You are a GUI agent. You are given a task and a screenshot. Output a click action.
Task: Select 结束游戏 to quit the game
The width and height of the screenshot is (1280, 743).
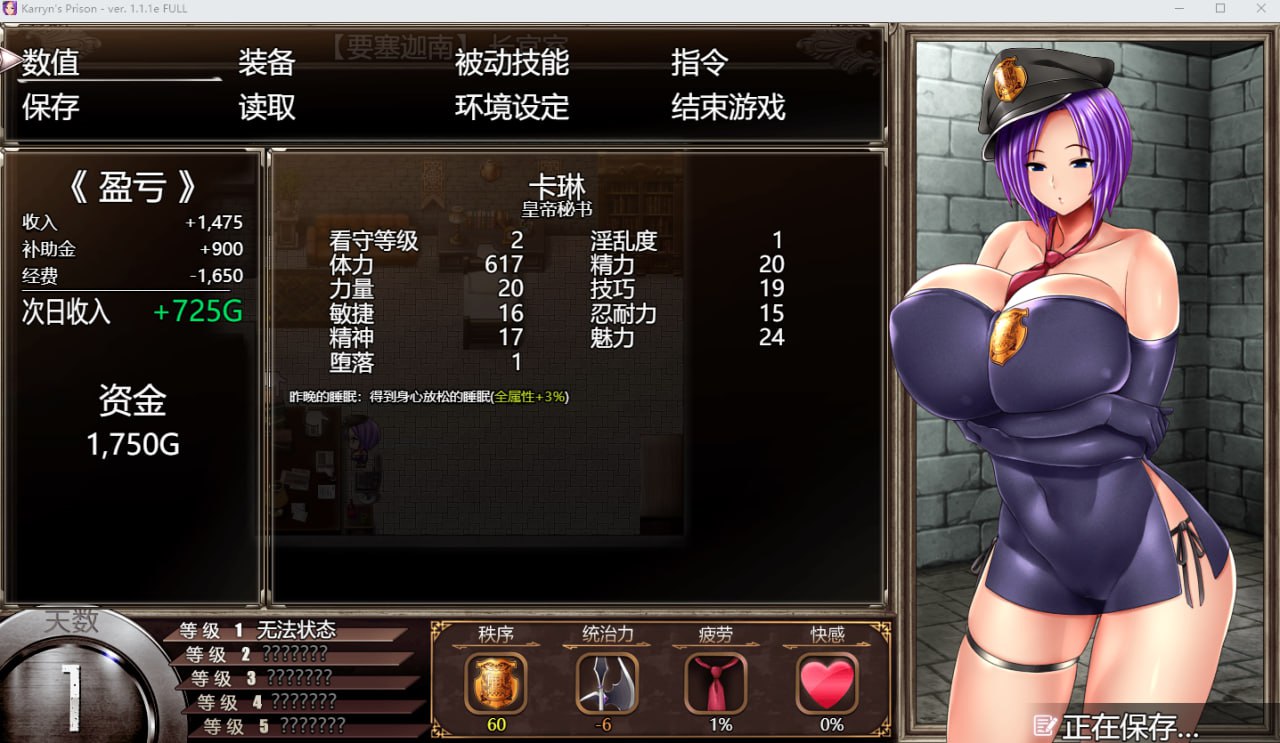click(x=724, y=107)
